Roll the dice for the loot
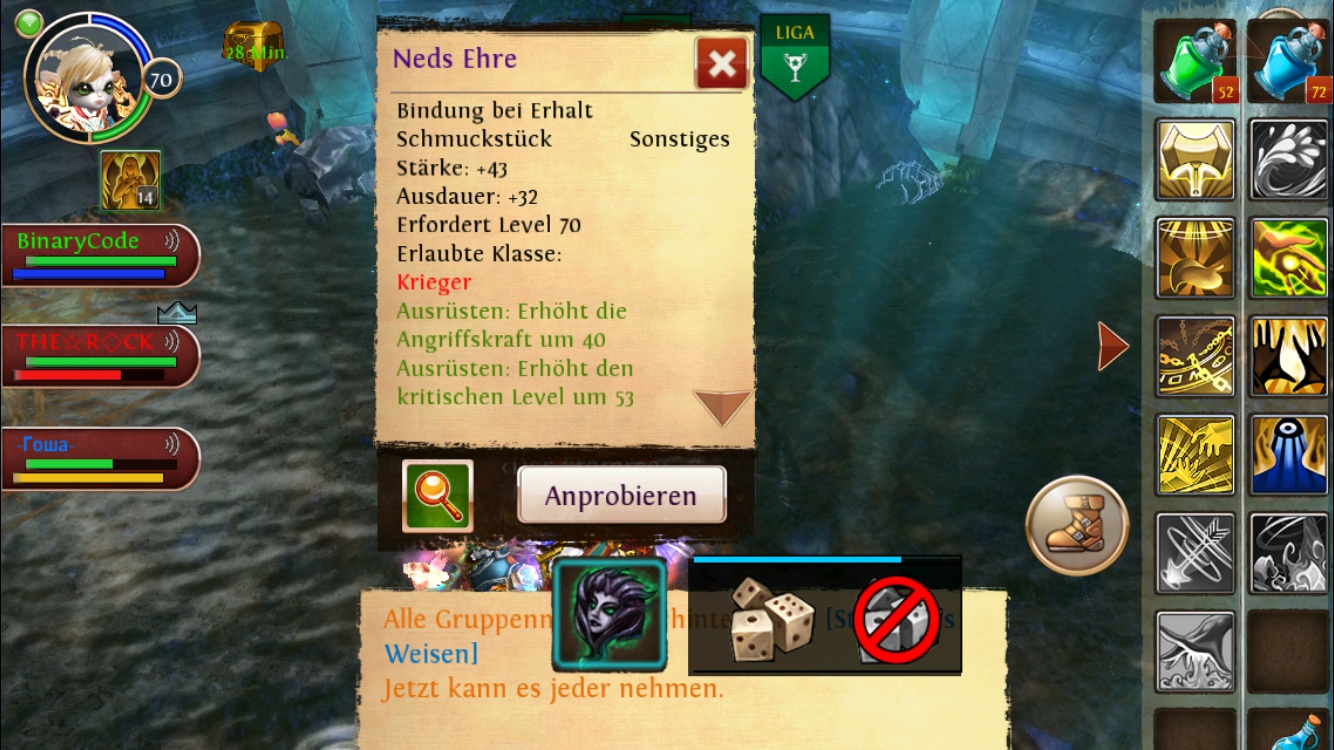Viewport: 1334px width, 750px height. [771, 618]
